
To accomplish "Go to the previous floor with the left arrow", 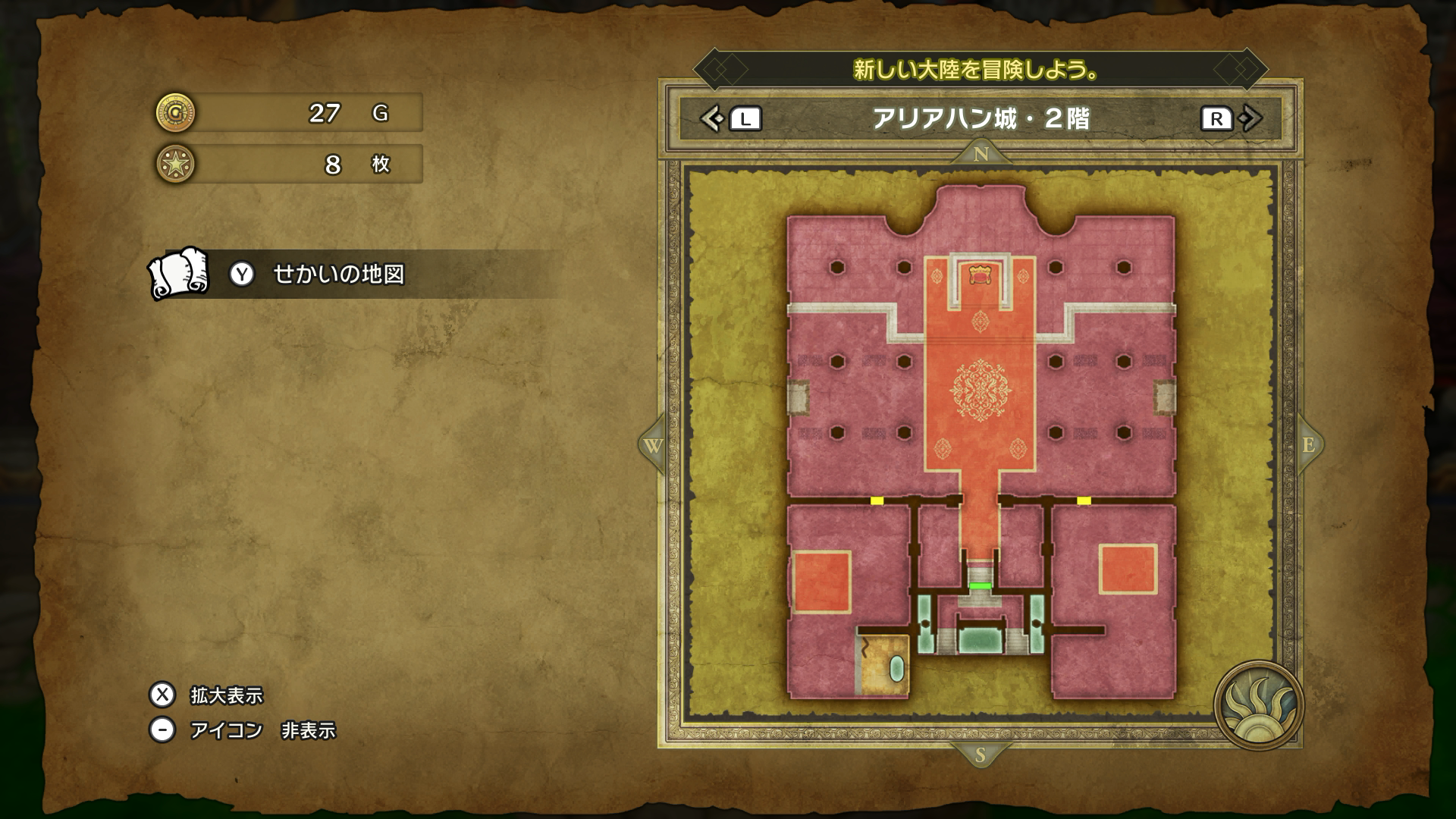I will click(711, 119).
